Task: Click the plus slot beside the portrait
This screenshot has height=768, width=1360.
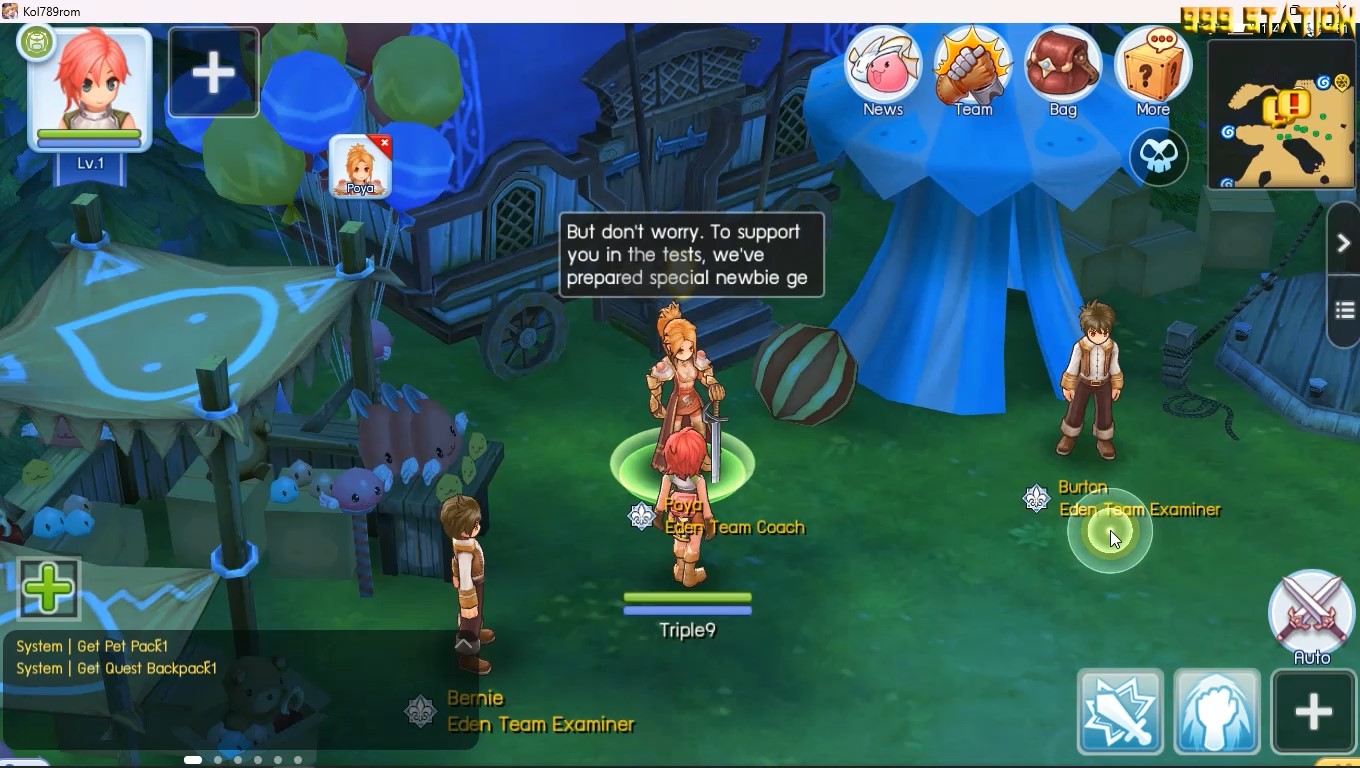Action: (213, 73)
